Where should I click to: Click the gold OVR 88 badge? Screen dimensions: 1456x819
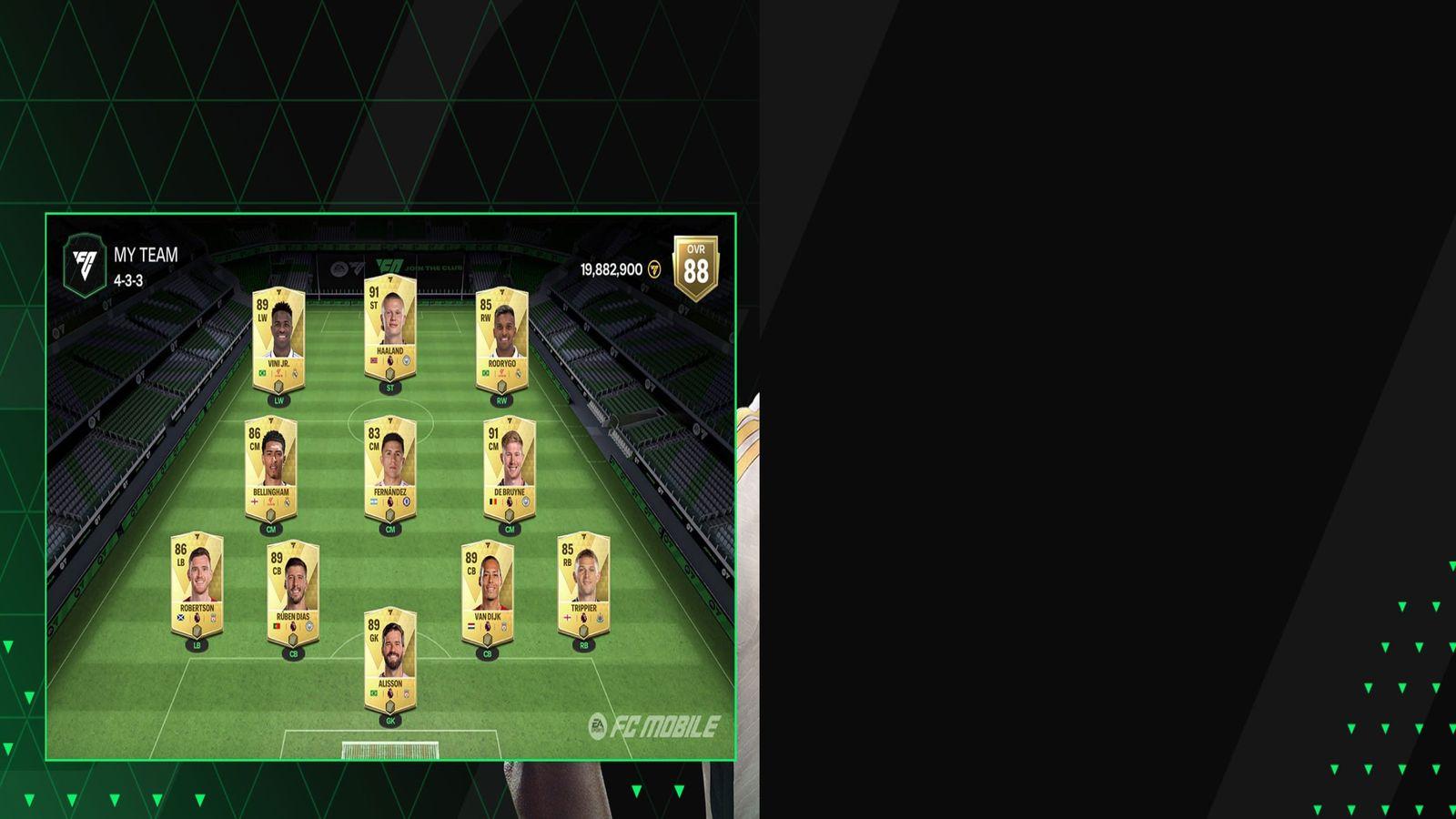point(695,264)
